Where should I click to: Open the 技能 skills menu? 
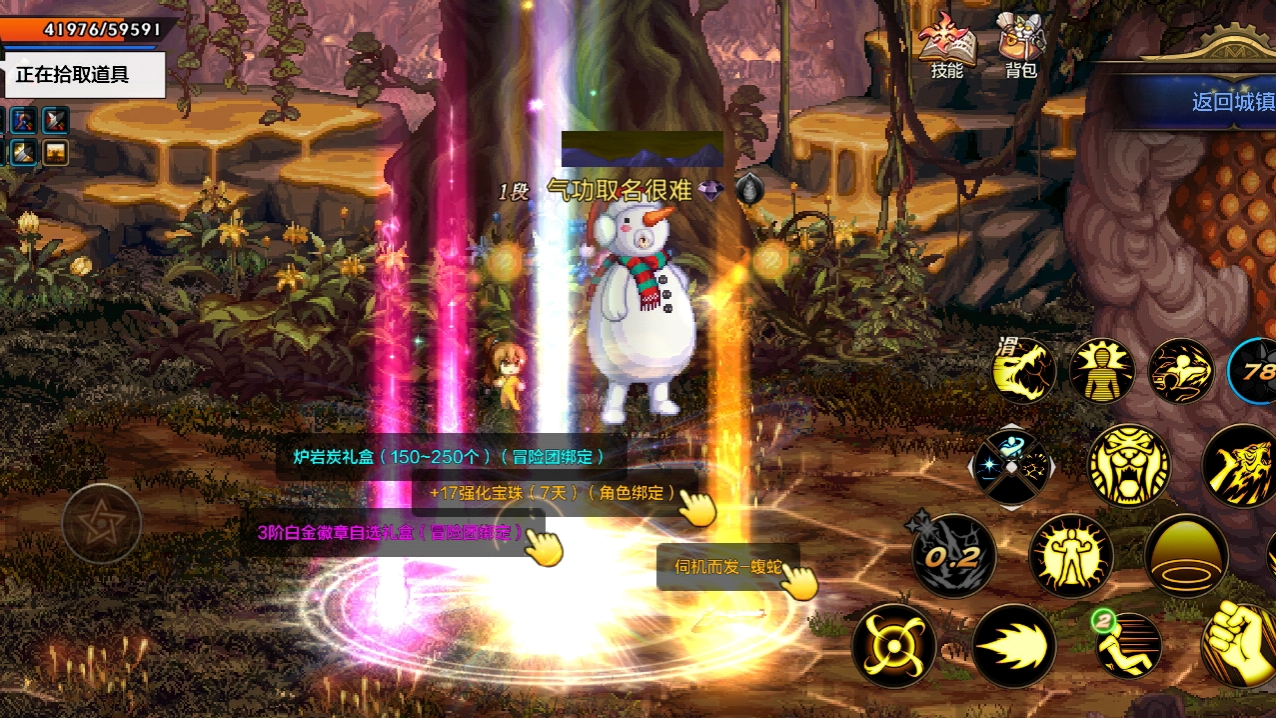(x=946, y=48)
